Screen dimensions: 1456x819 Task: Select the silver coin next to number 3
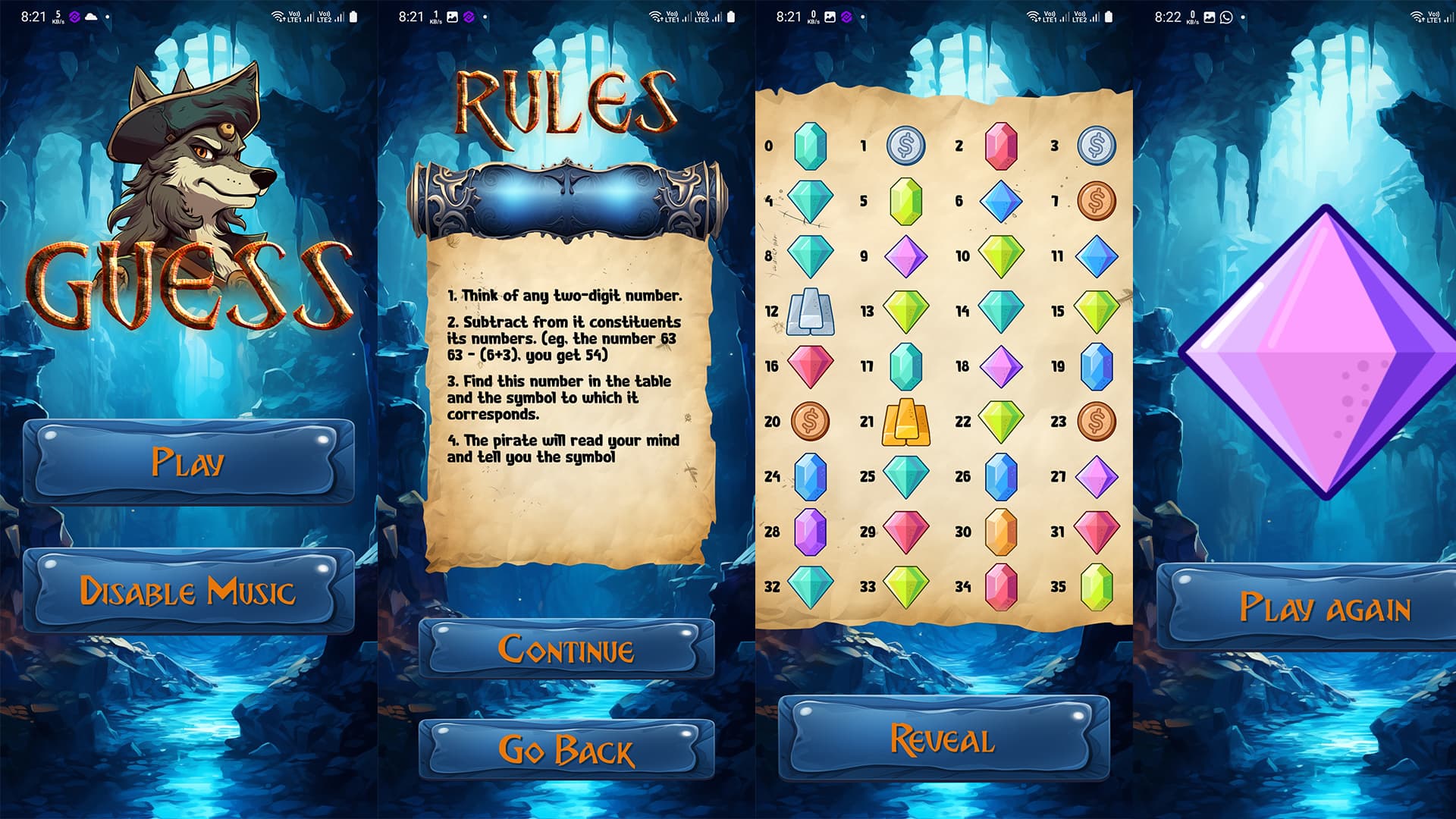[1097, 146]
